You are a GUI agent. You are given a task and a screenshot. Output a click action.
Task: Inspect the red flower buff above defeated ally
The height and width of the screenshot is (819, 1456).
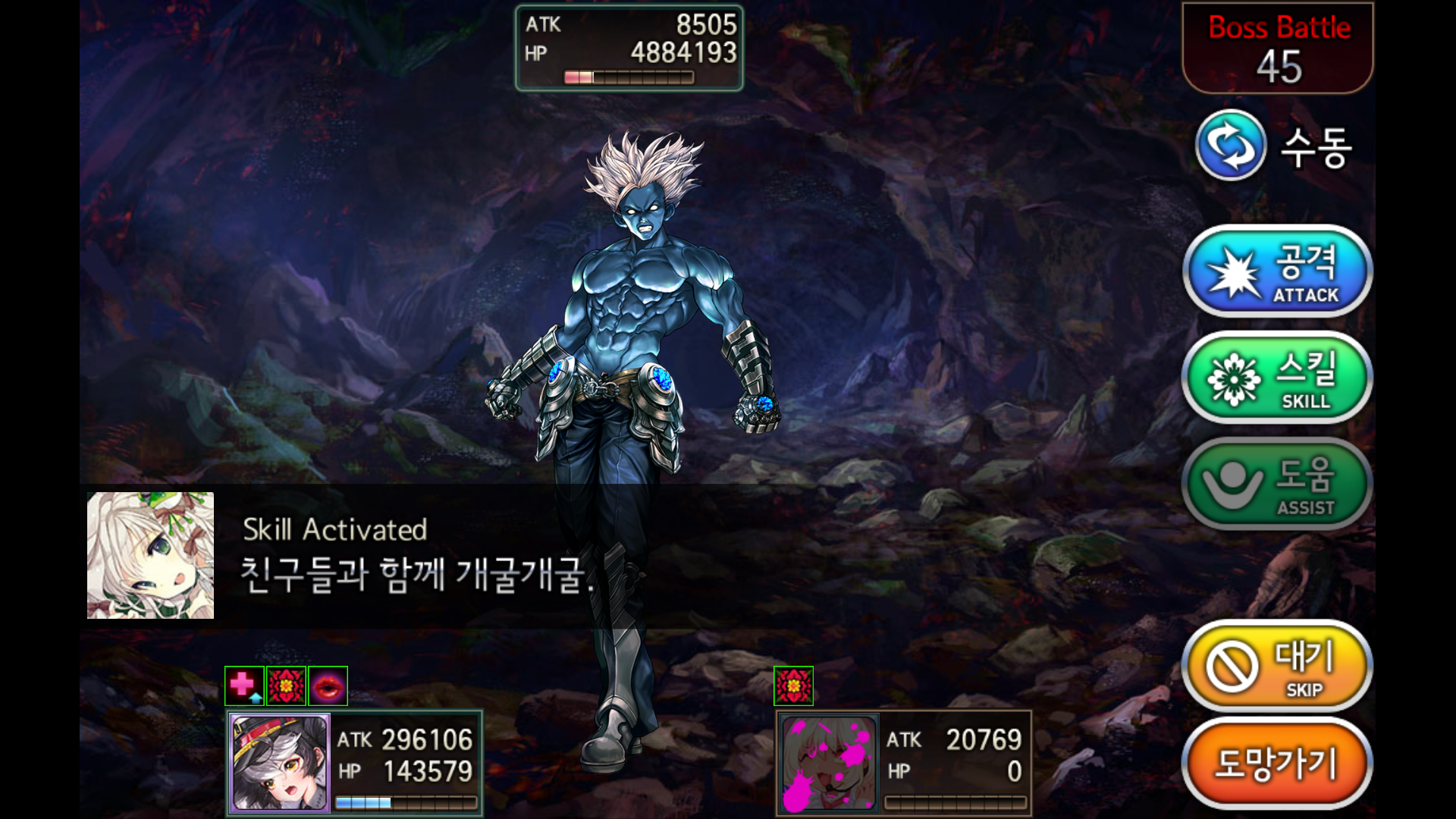coord(793,686)
